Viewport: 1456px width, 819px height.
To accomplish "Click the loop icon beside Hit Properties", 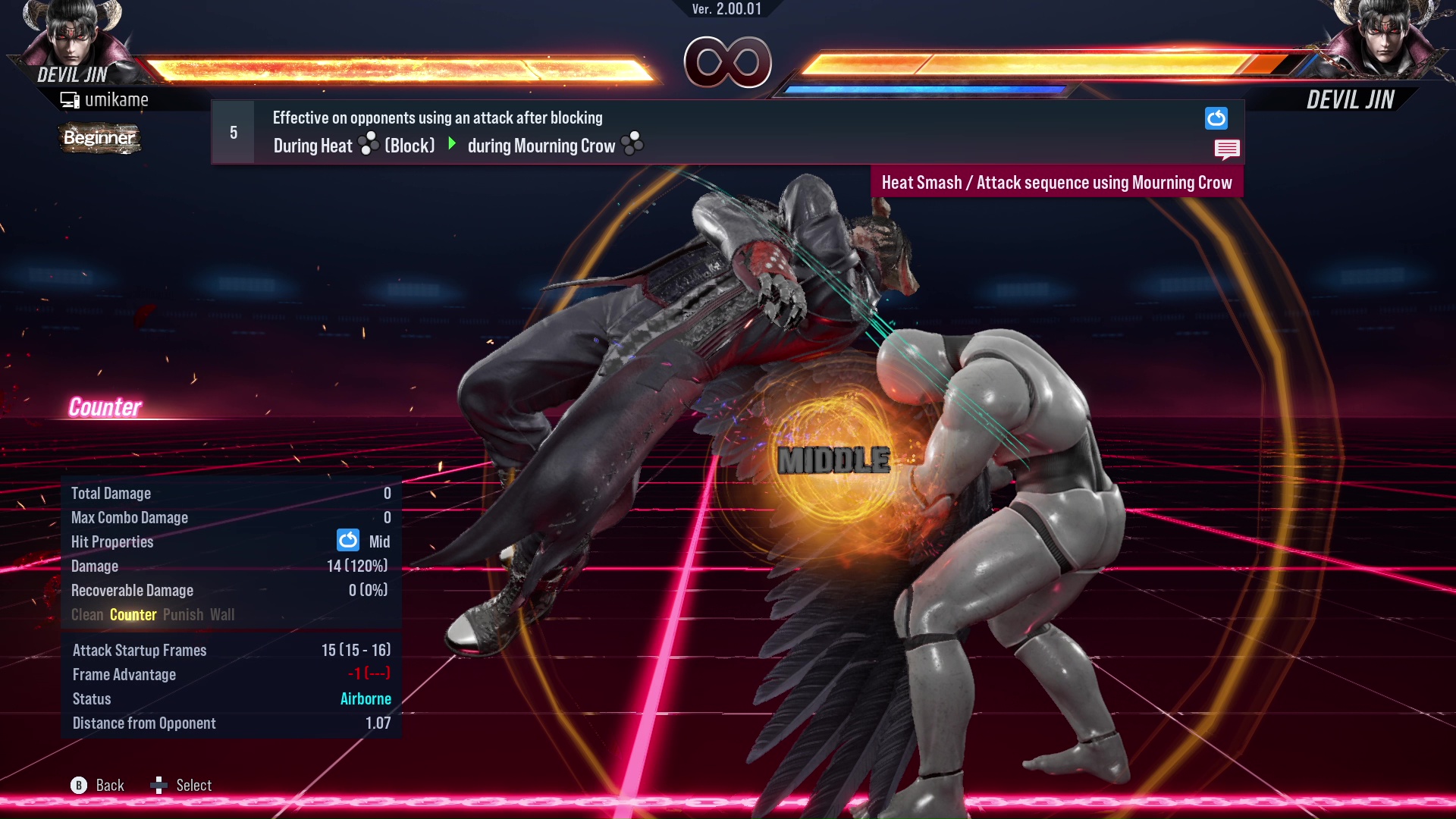I will [347, 540].
